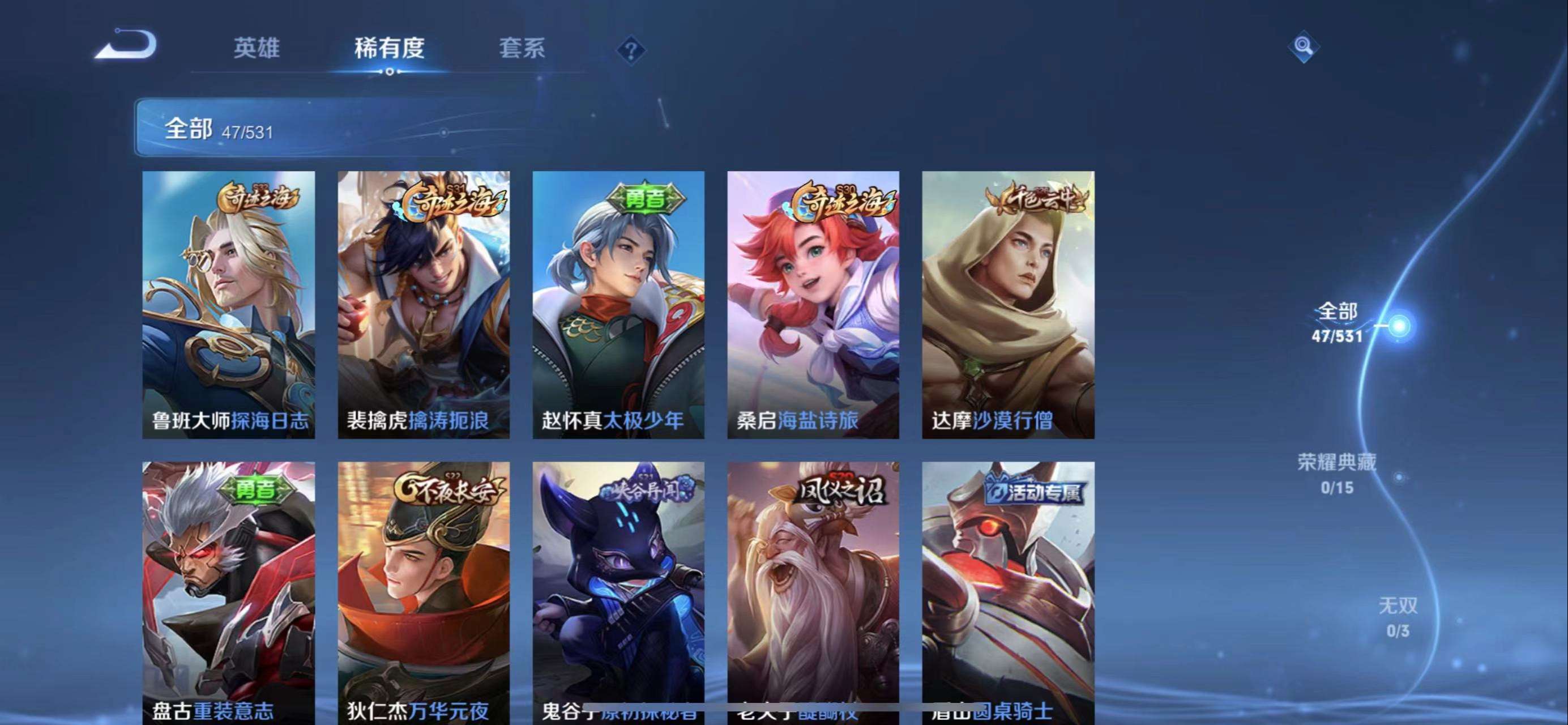The height and width of the screenshot is (725, 1568).
Task: Open 狄仁杰 万华元夜 skin card
Action: [424, 590]
